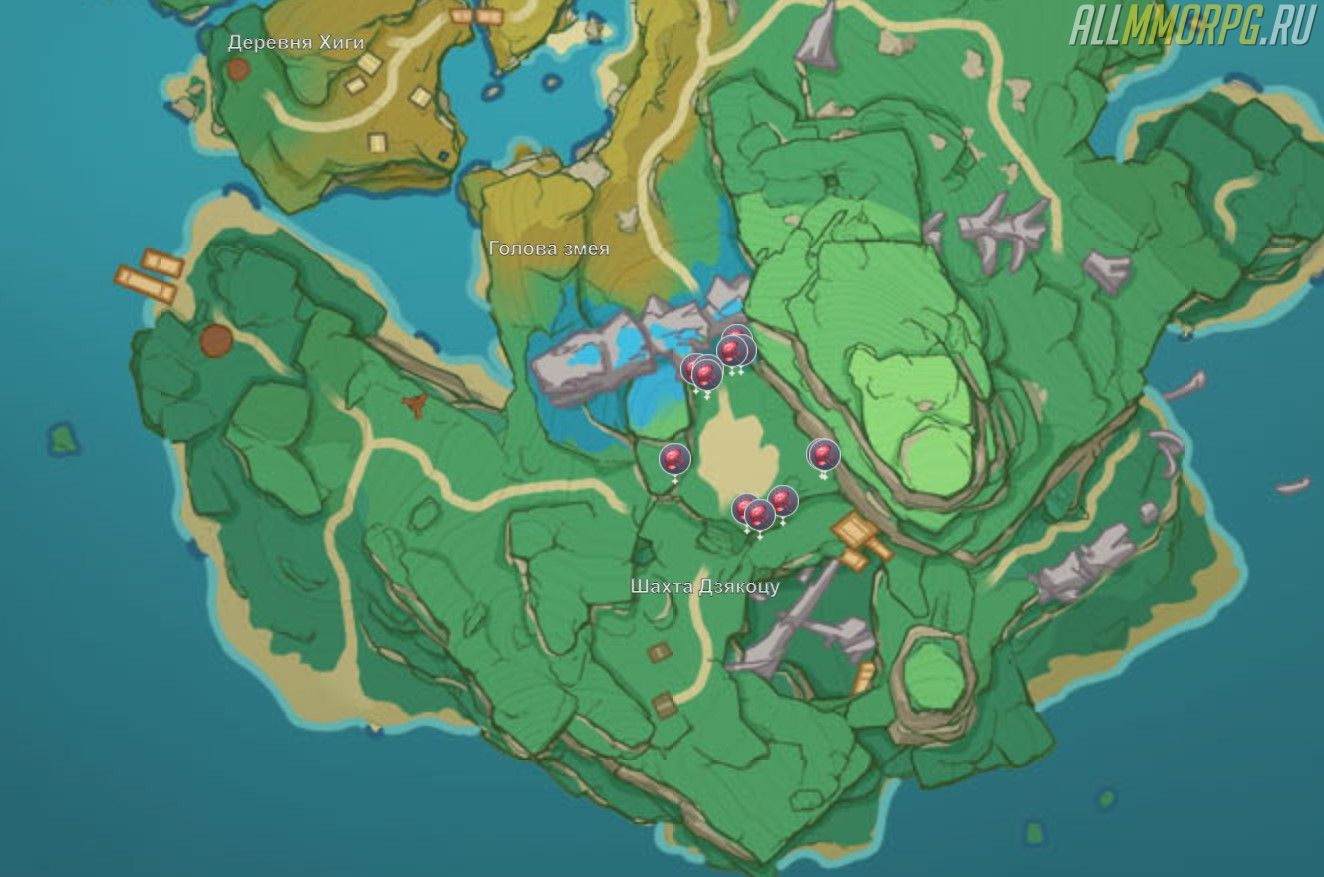The image size is (1324, 877).
Task: Open the Голова змея location label
Action: (x=549, y=249)
